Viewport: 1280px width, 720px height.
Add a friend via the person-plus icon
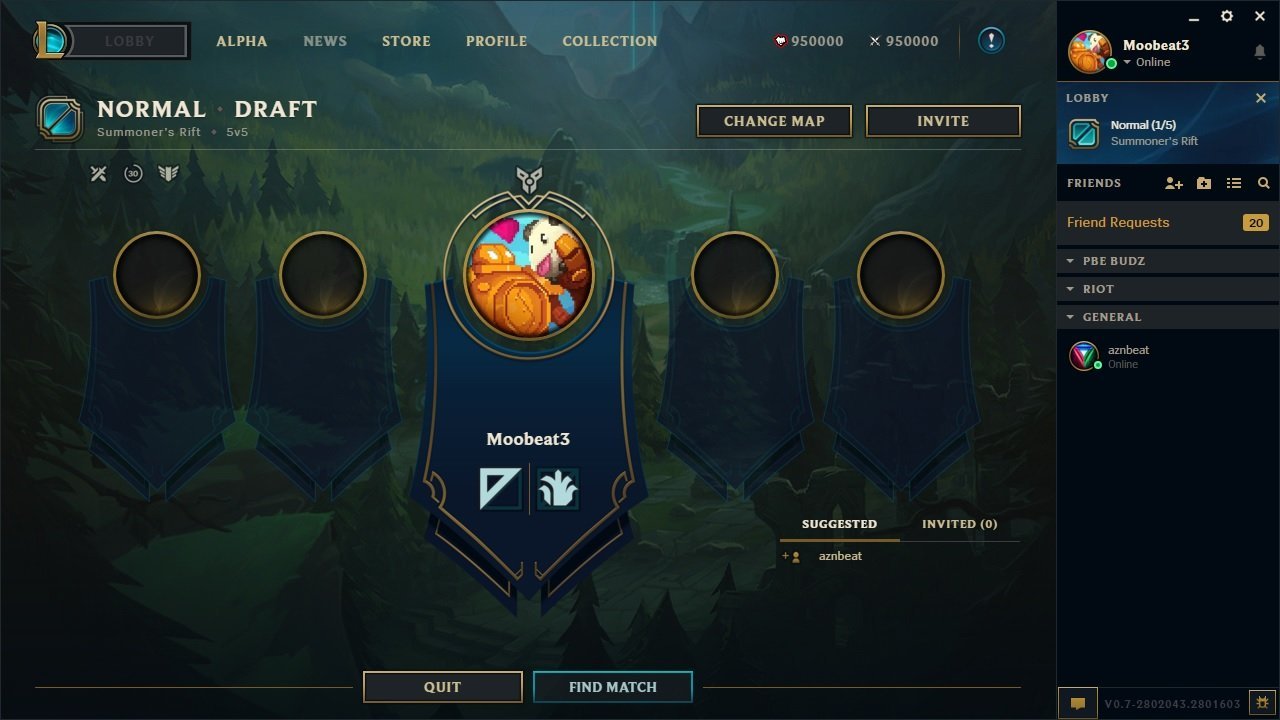[1172, 183]
